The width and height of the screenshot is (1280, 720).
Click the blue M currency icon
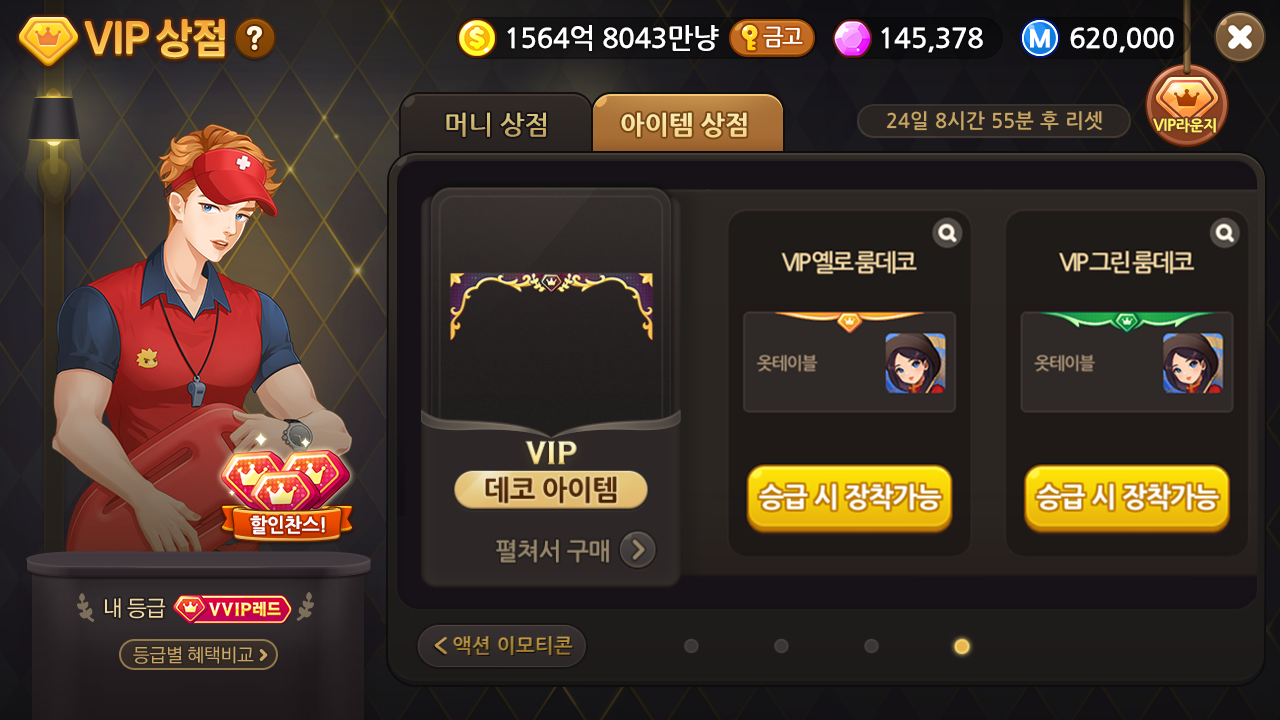[x=1038, y=37]
